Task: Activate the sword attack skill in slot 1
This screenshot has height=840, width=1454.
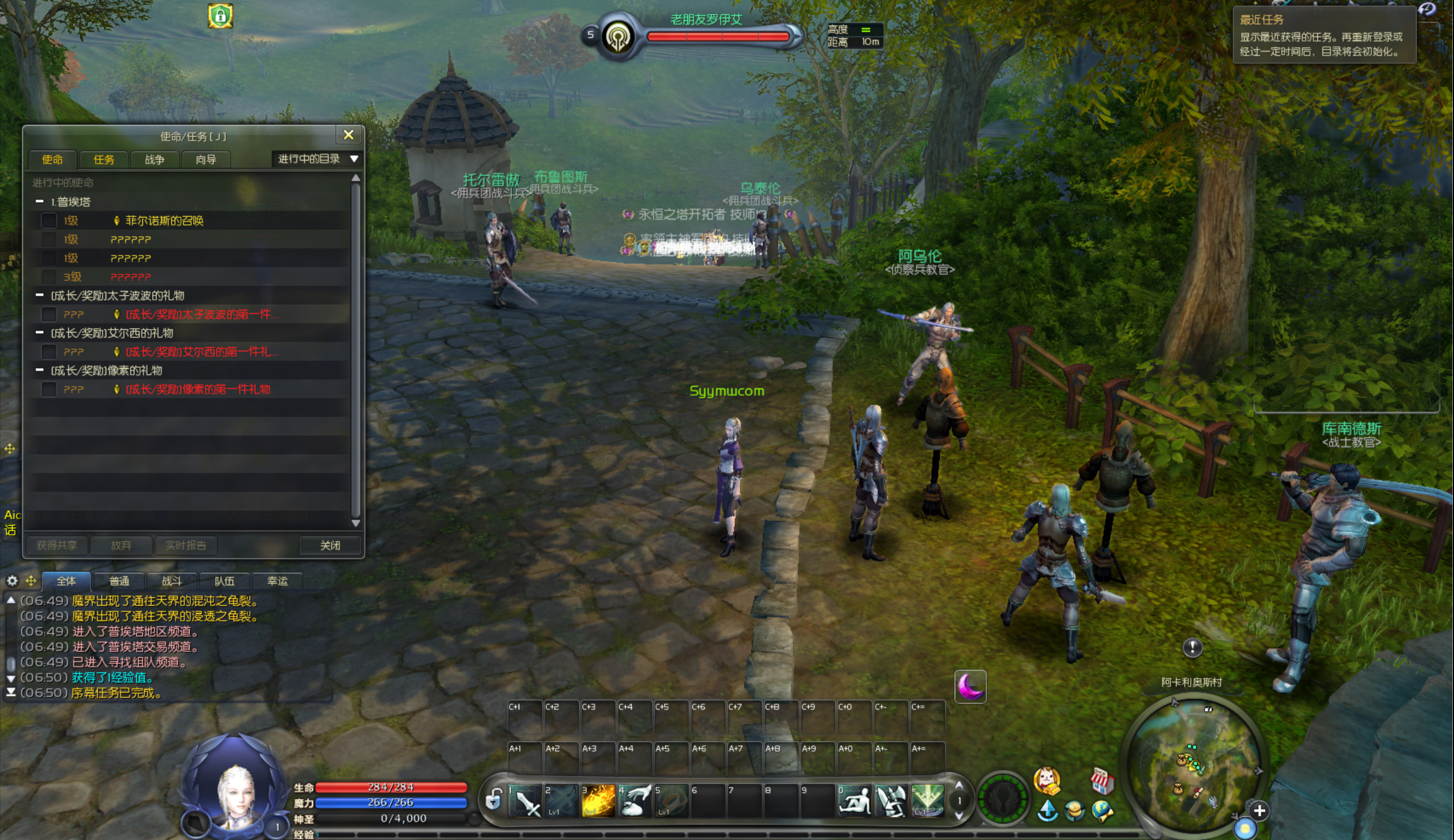Action: [x=526, y=801]
